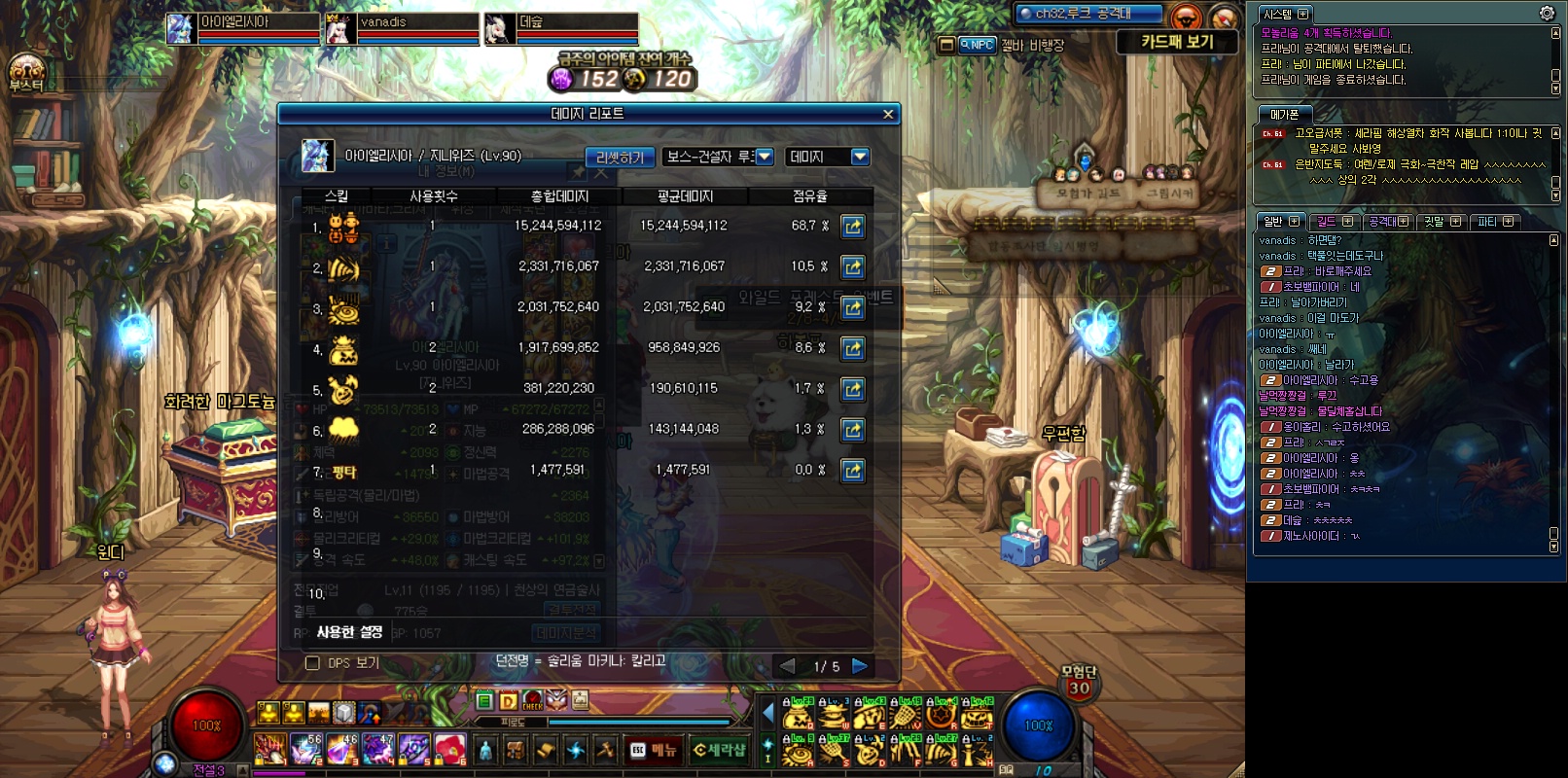
Task: Open chat settings gear icon
Action: [1547, 14]
